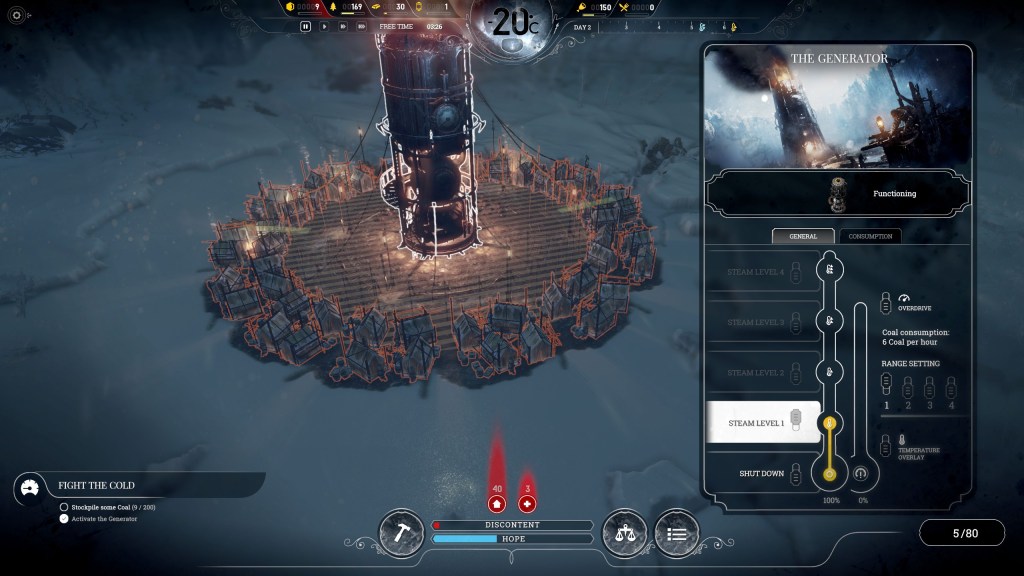
Task: Open the Fight the Cold objective
Action: (96, 485)
